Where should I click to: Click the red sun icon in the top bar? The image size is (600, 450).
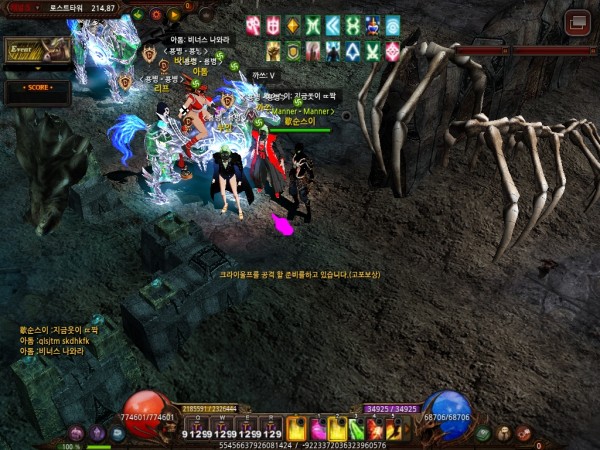coord(157,14)
